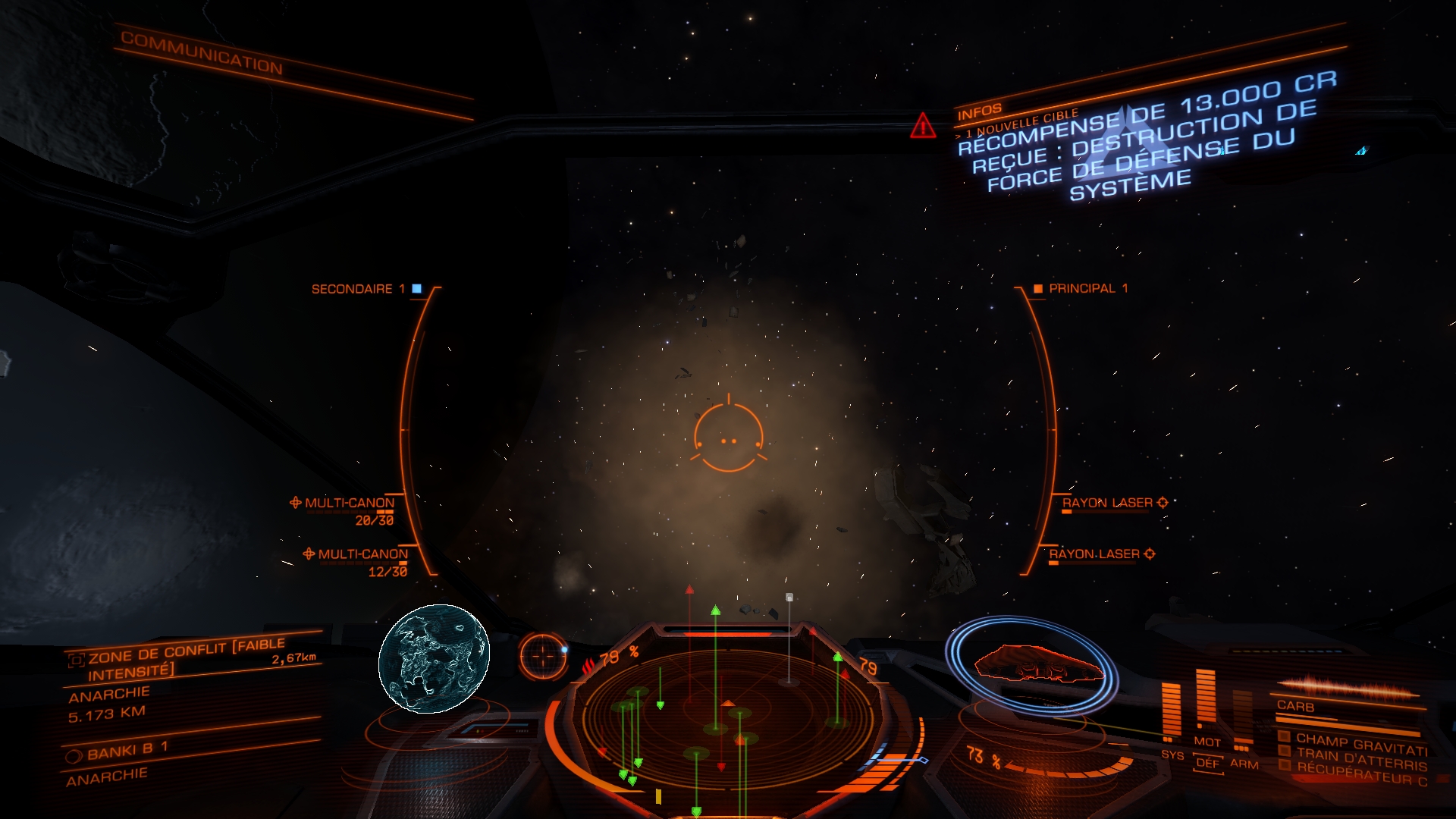Viewport: 1456px width, 819px height.
Task: Click the red warning triangle icon
Action: click(923, 126)
